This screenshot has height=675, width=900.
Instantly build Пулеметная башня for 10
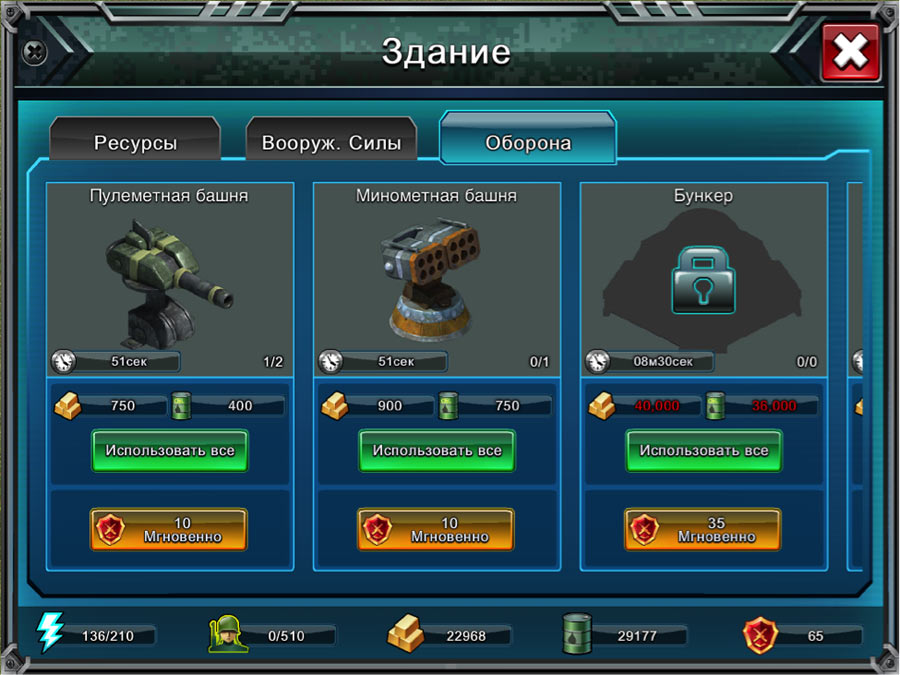(x=170, y=529)
